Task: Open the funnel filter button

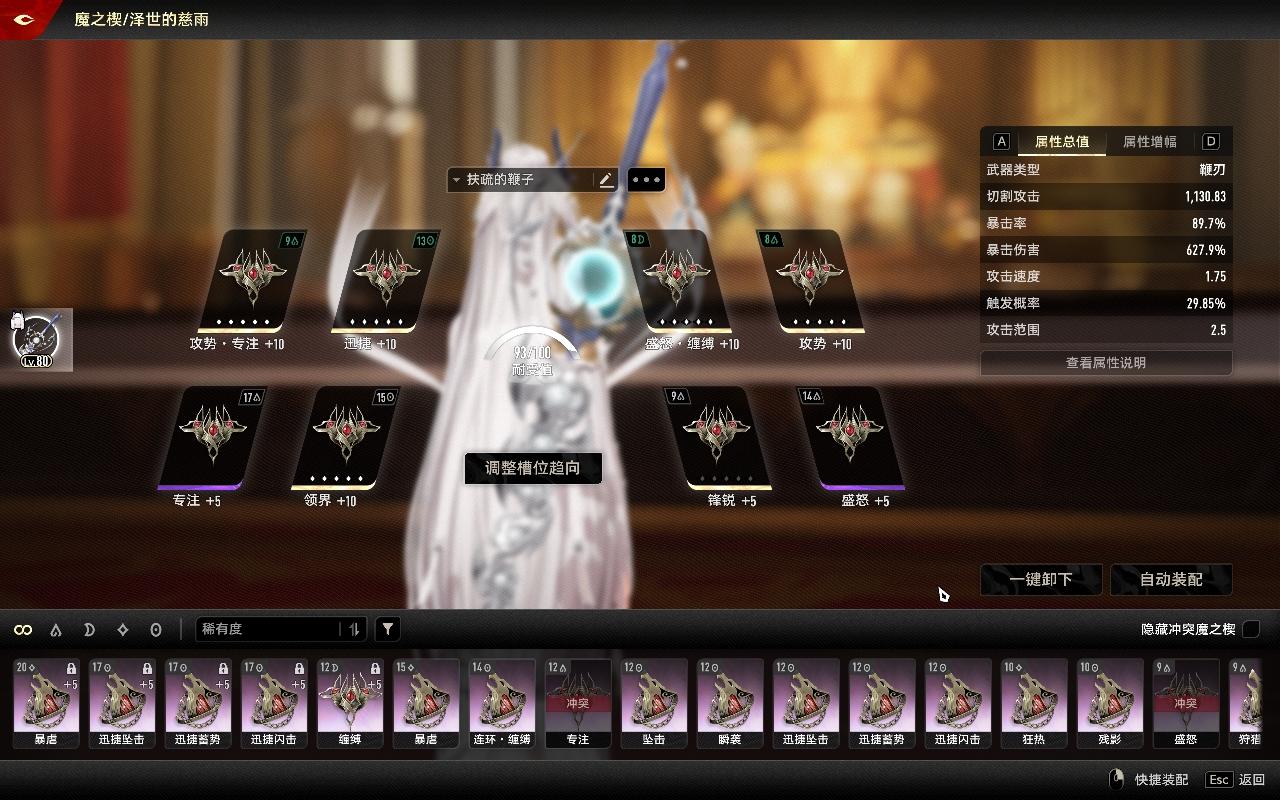Action: pos(388,629)
